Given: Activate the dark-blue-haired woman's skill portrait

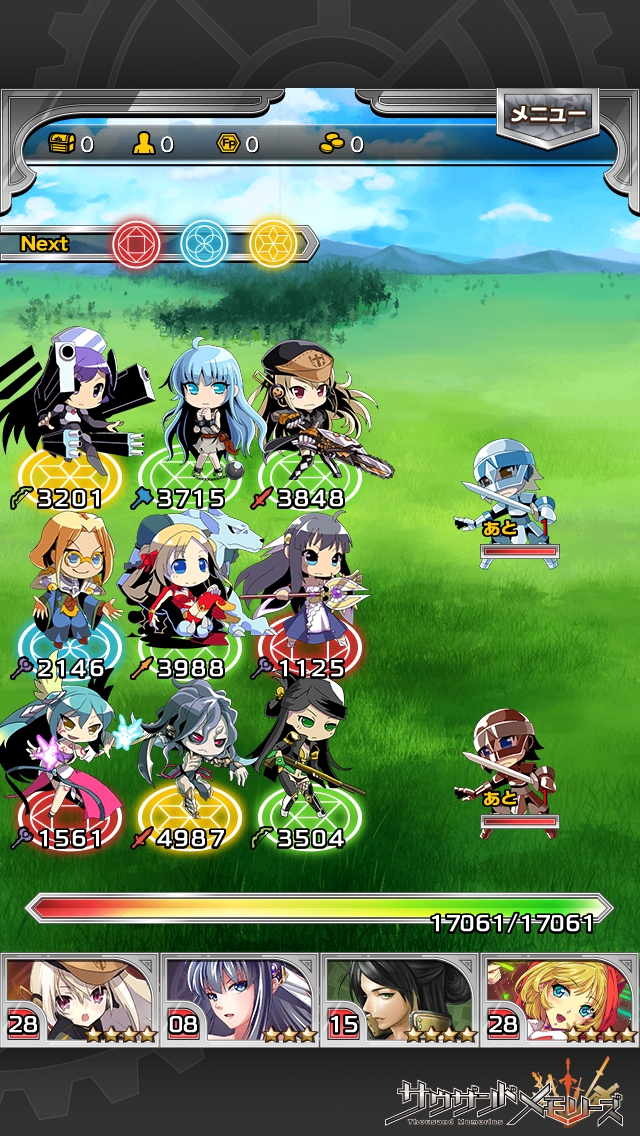Looking at the screenshot, I should [x=240, y=999].
